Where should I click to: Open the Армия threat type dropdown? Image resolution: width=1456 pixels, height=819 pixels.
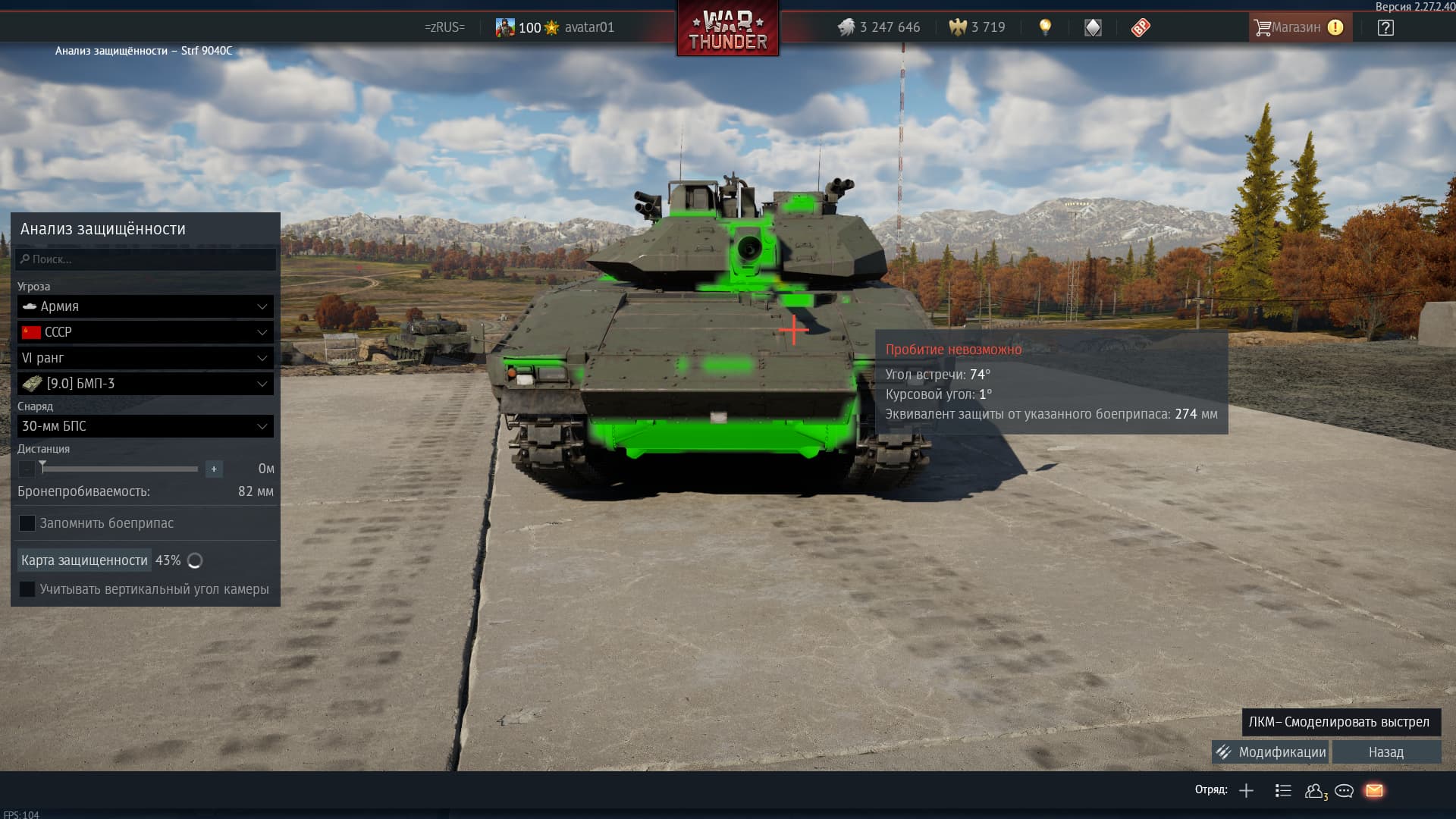(x=146, y=306)
